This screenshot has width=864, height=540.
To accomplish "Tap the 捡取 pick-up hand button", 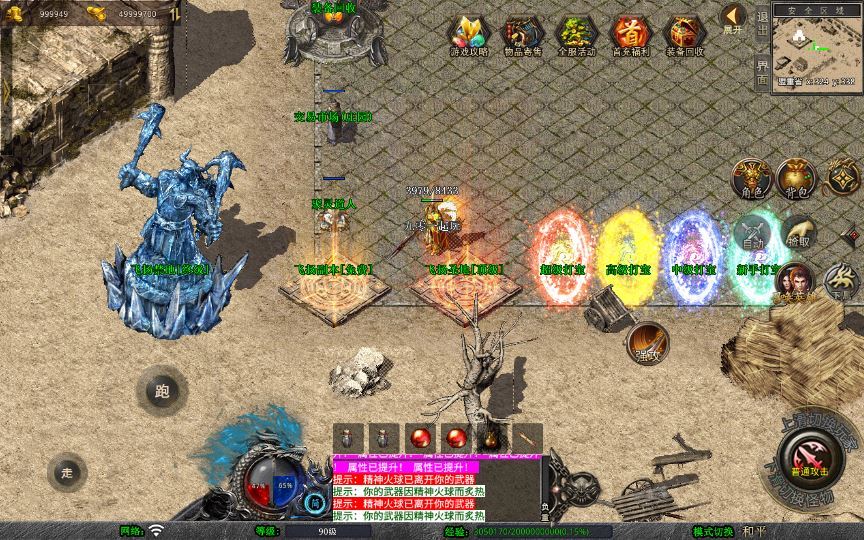I will coord(798,234).
